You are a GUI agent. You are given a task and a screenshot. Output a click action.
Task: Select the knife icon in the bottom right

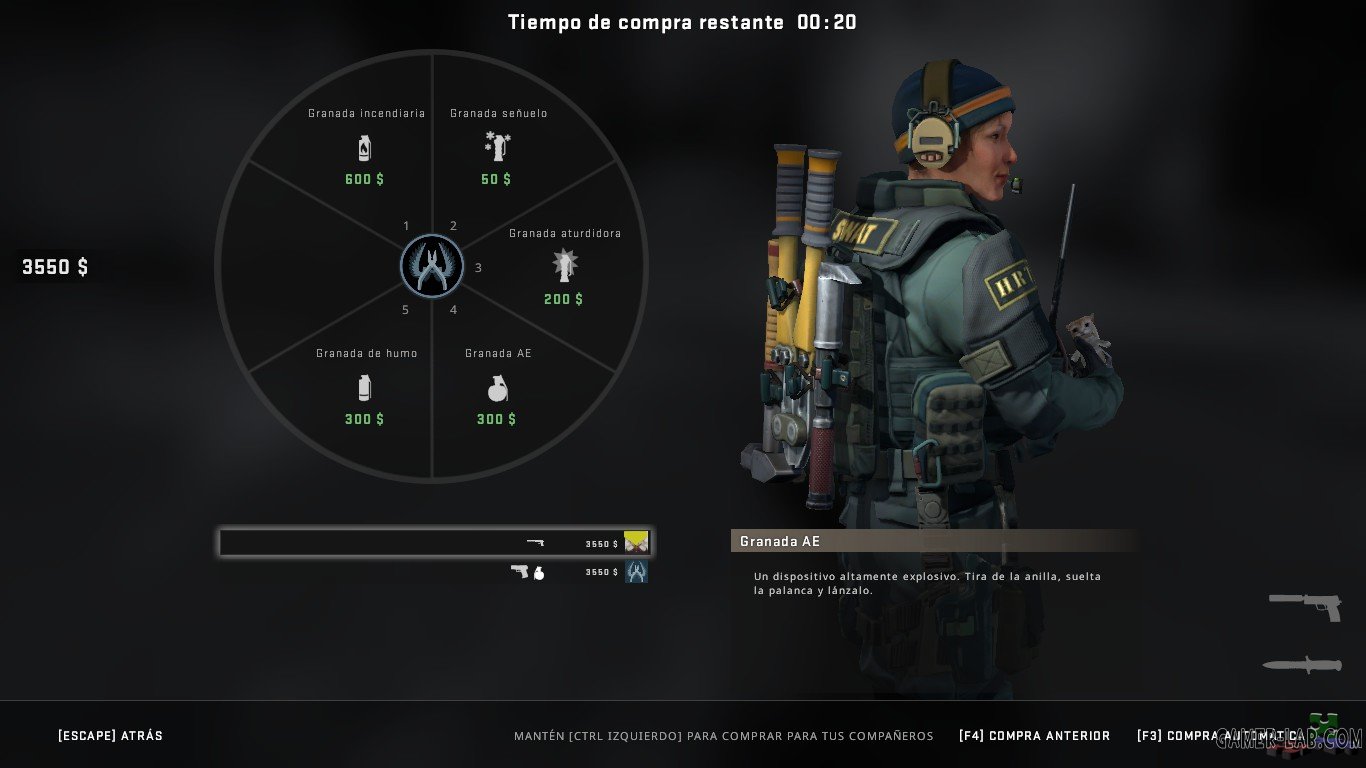(1301, 663)
